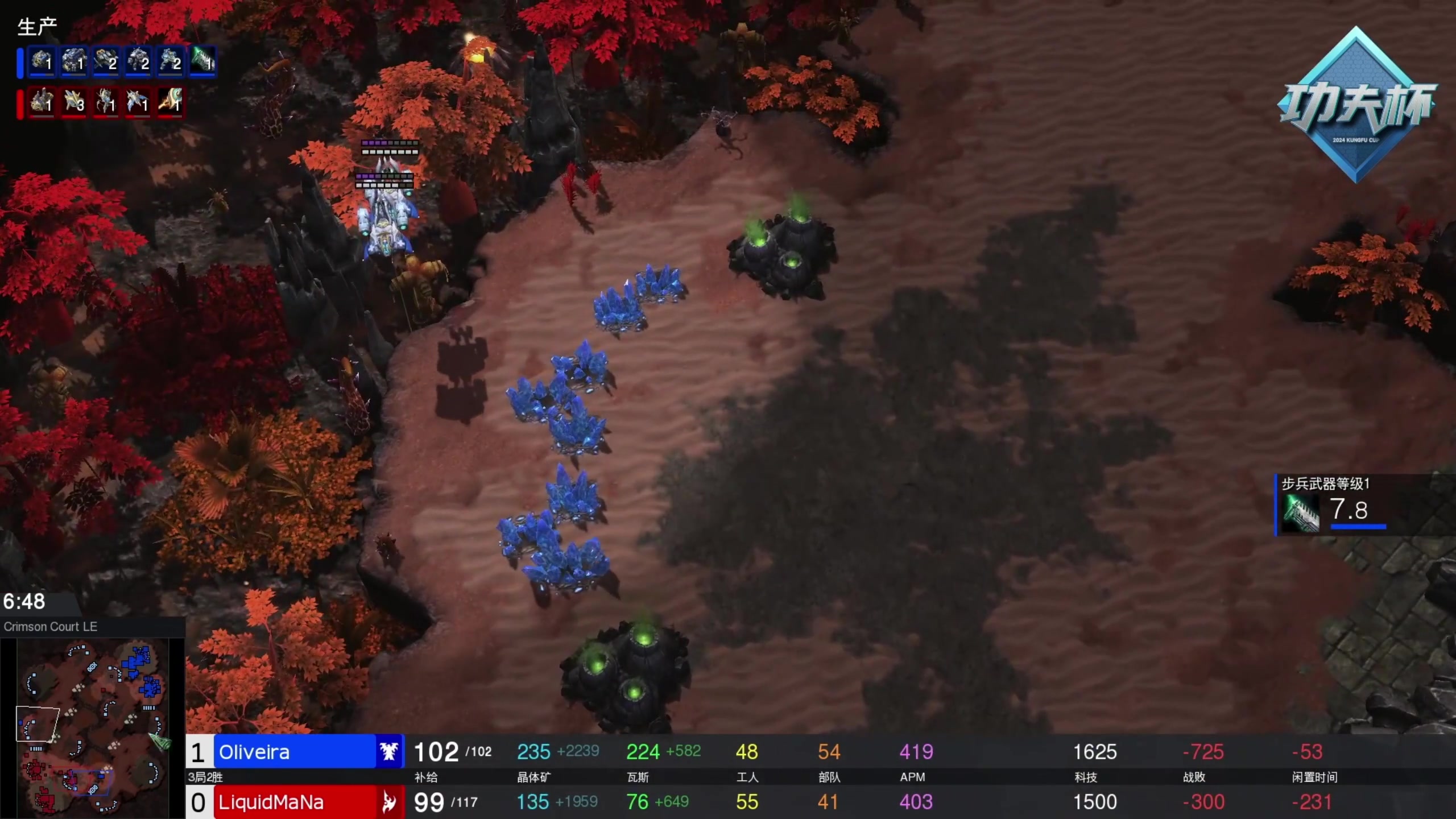1456x819 pixels.
Task: Open the 步兵武器等级1 upgrade notification
Action: (x=1359, y=504)
